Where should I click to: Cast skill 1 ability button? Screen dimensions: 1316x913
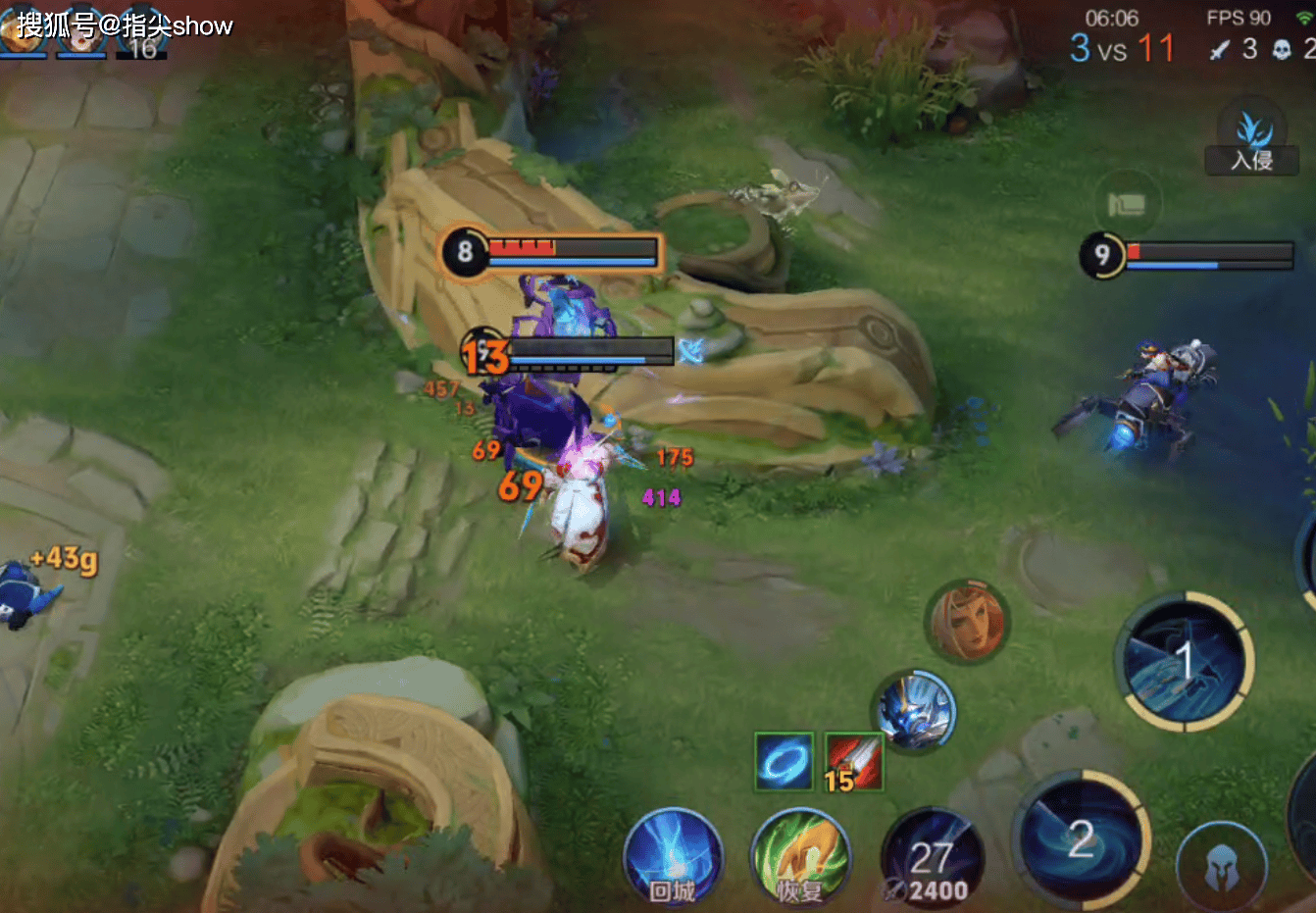[1184, 662]
